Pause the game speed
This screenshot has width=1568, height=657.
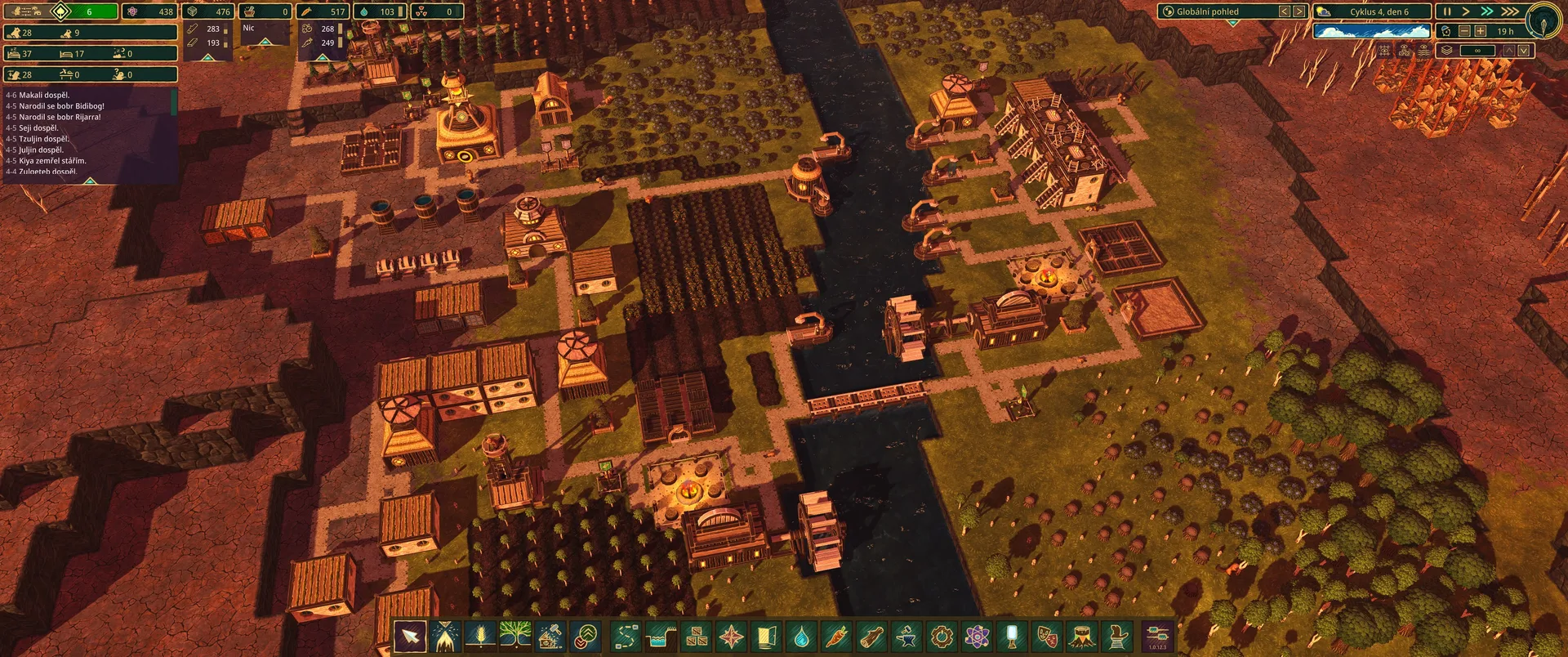pos(1446,11)
